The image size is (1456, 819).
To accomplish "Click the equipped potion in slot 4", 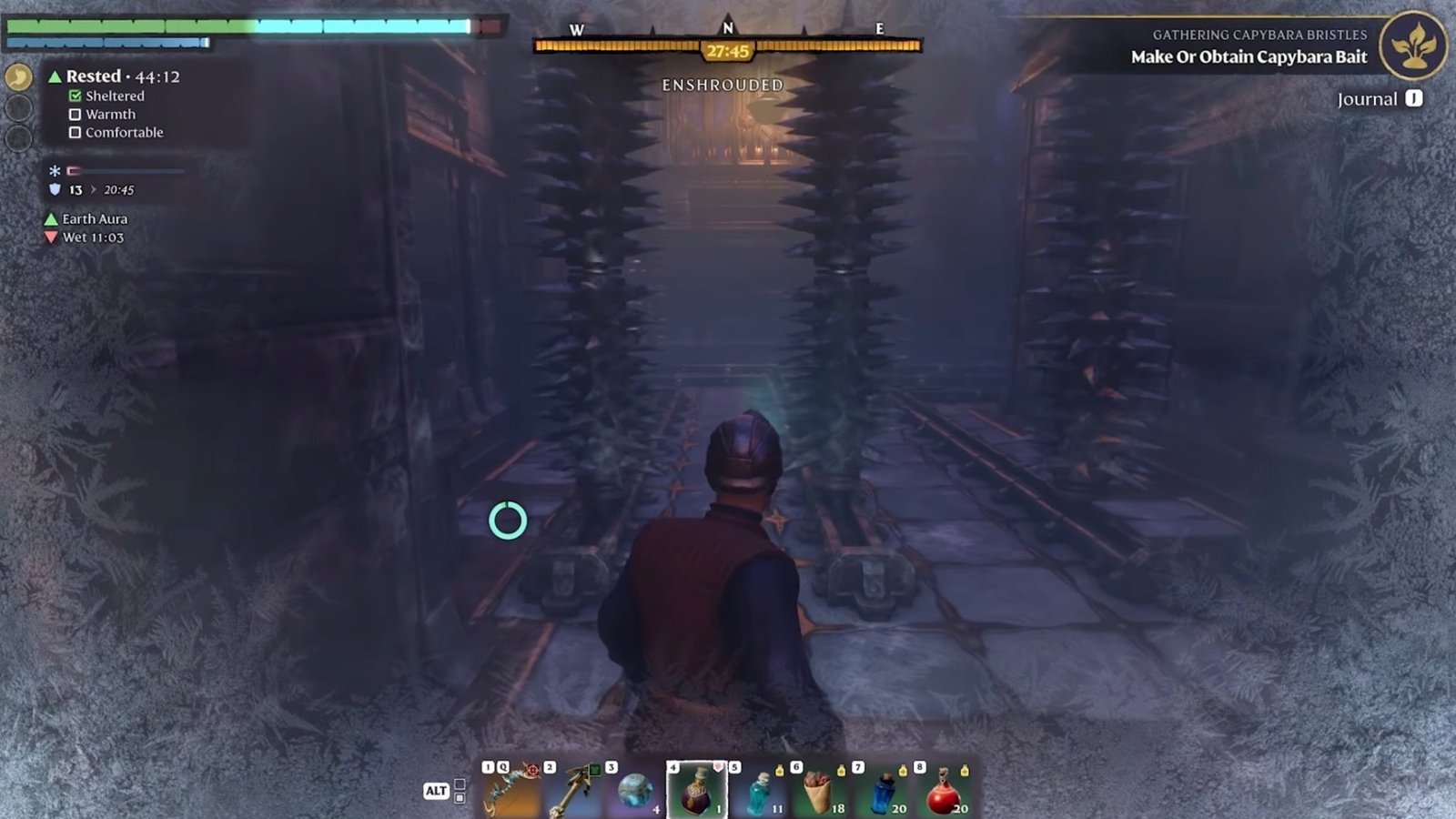I will click(693, 790).
